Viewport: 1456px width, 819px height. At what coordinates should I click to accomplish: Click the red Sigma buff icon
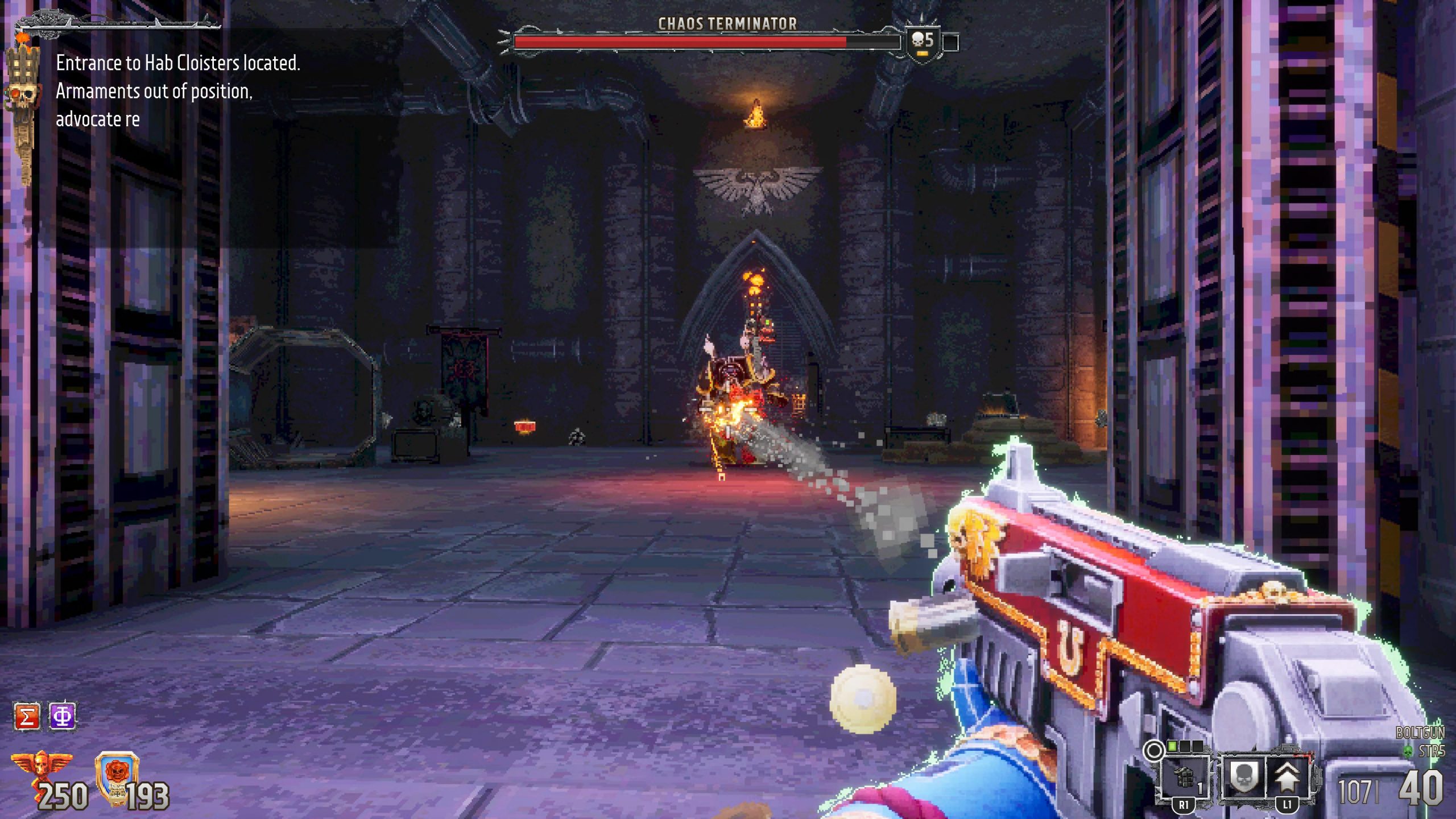pos(27,716)
